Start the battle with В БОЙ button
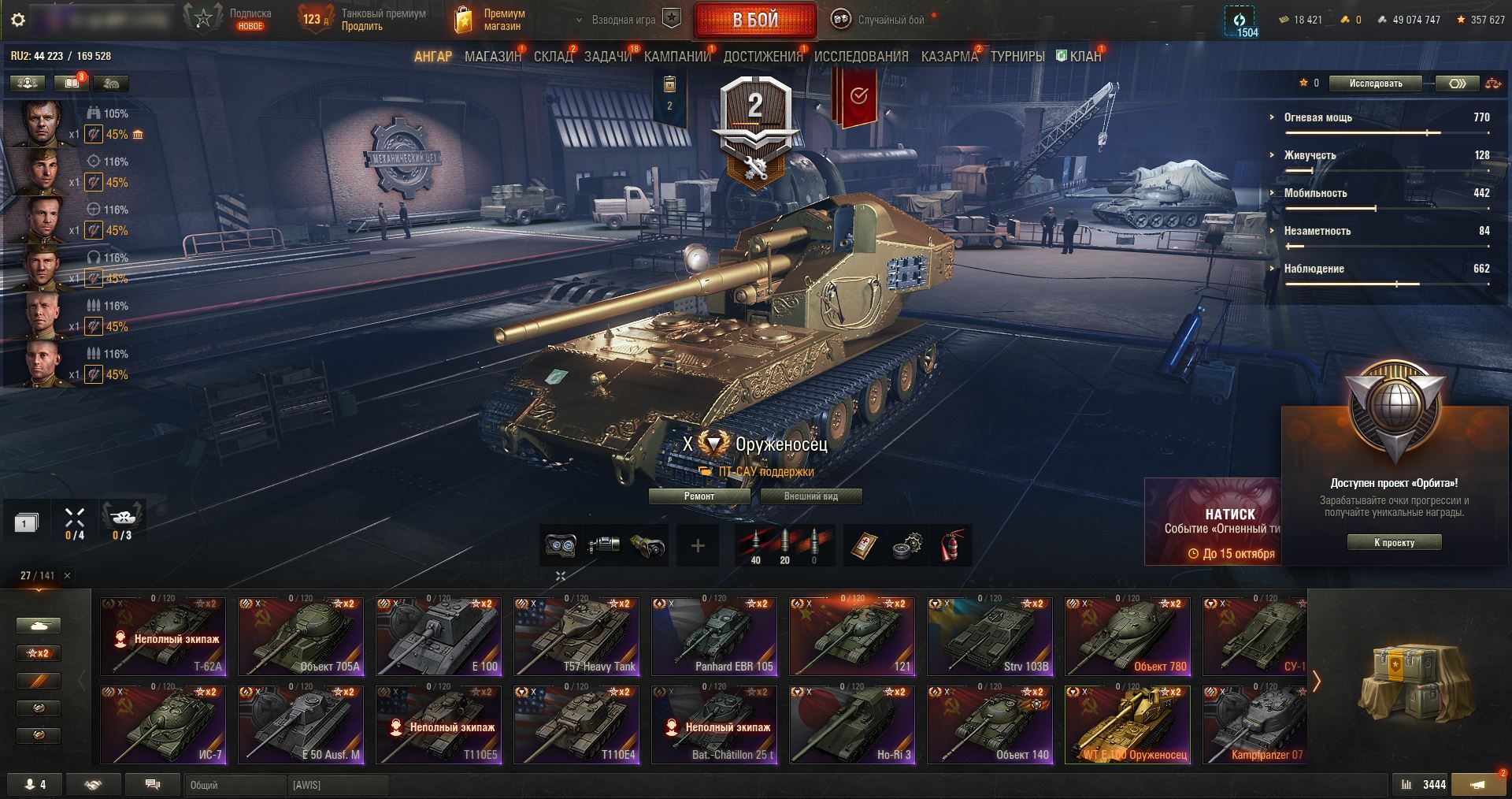The width and height of the screenshot is (1512, 799). pyautogui.click(x=755, y=20)
